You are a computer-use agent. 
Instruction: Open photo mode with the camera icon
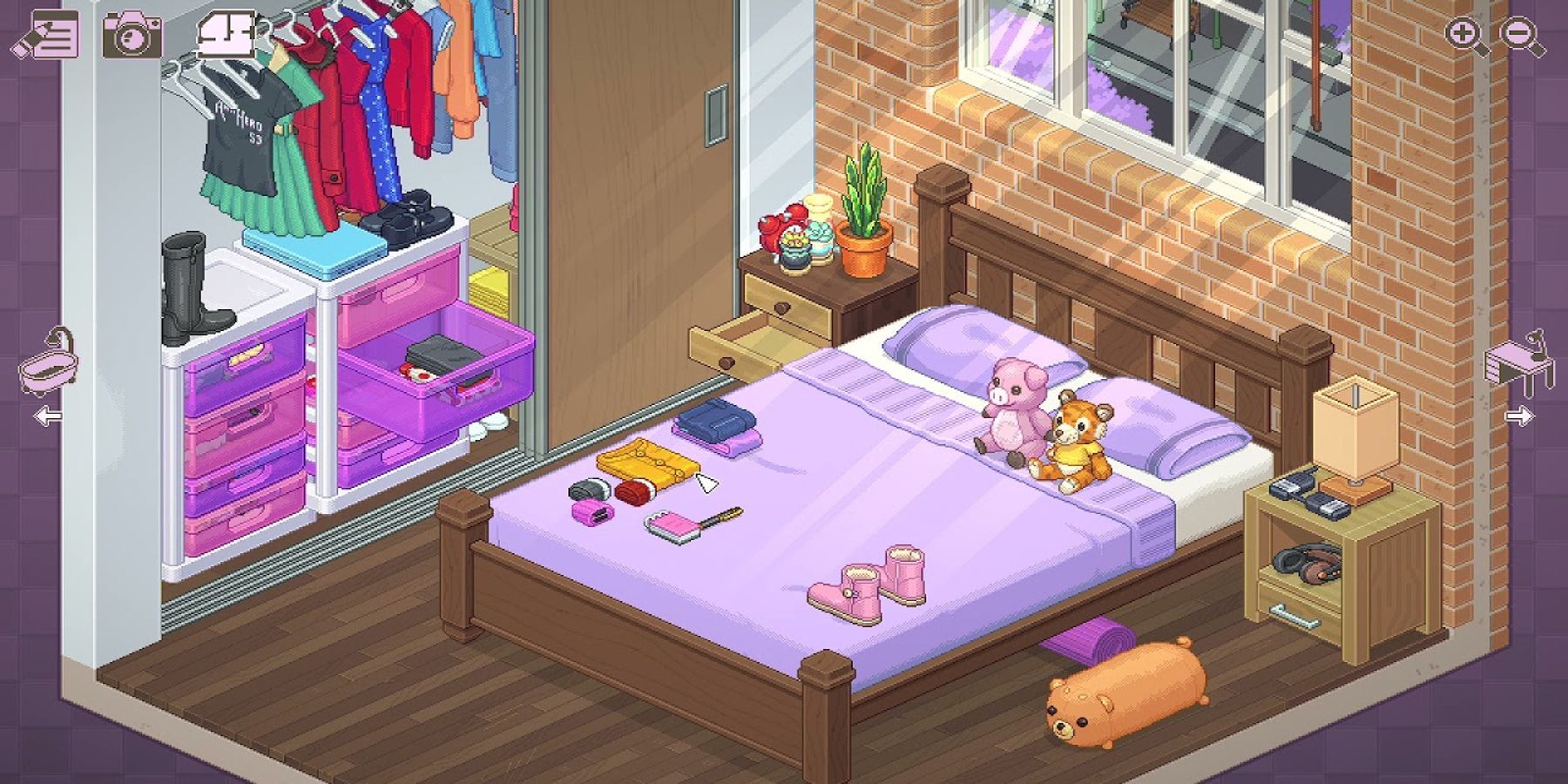(x=132, y=35)
